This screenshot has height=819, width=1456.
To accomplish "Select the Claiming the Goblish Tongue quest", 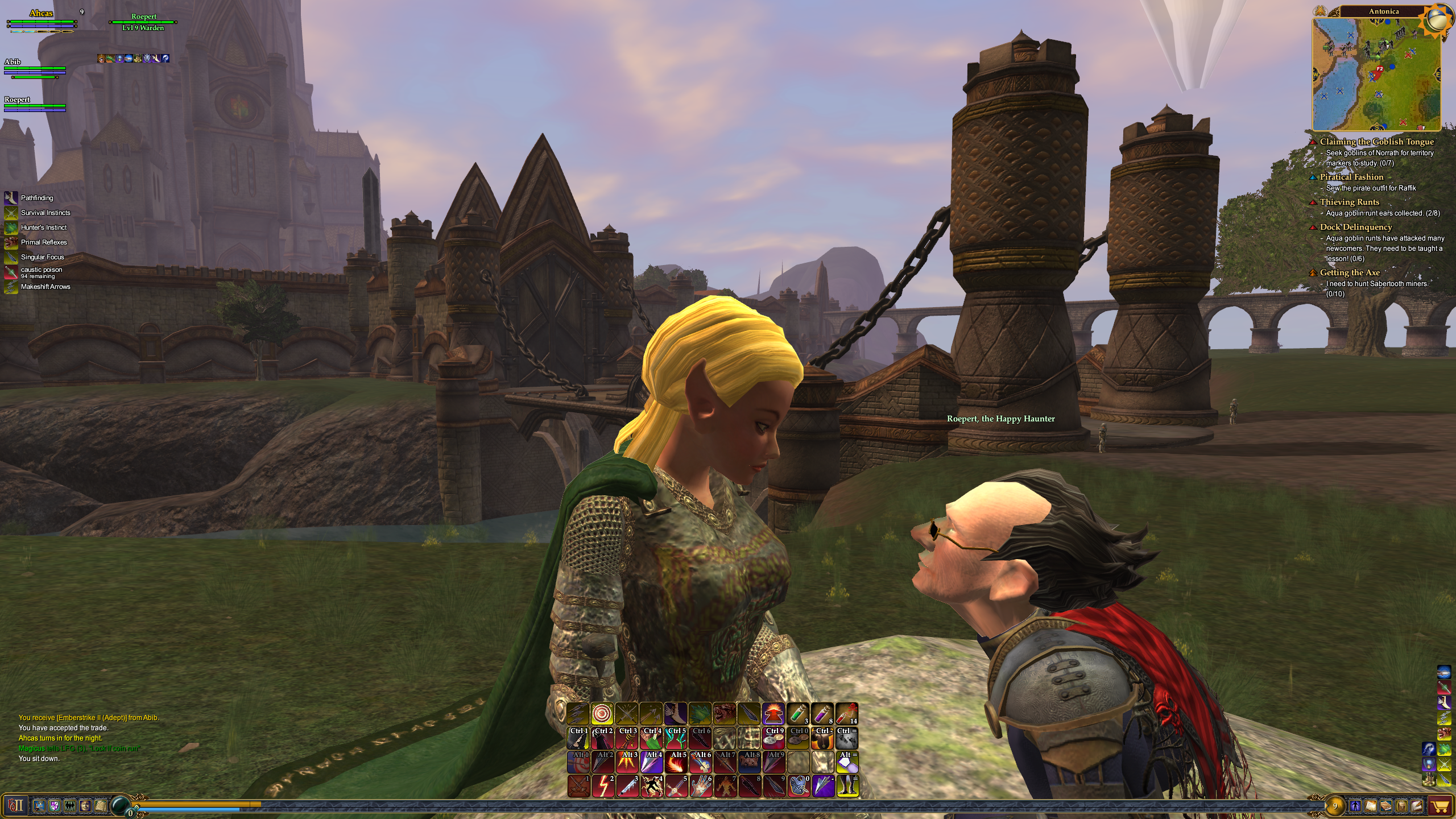I will pyautogui.click(x=1376, y=142).
